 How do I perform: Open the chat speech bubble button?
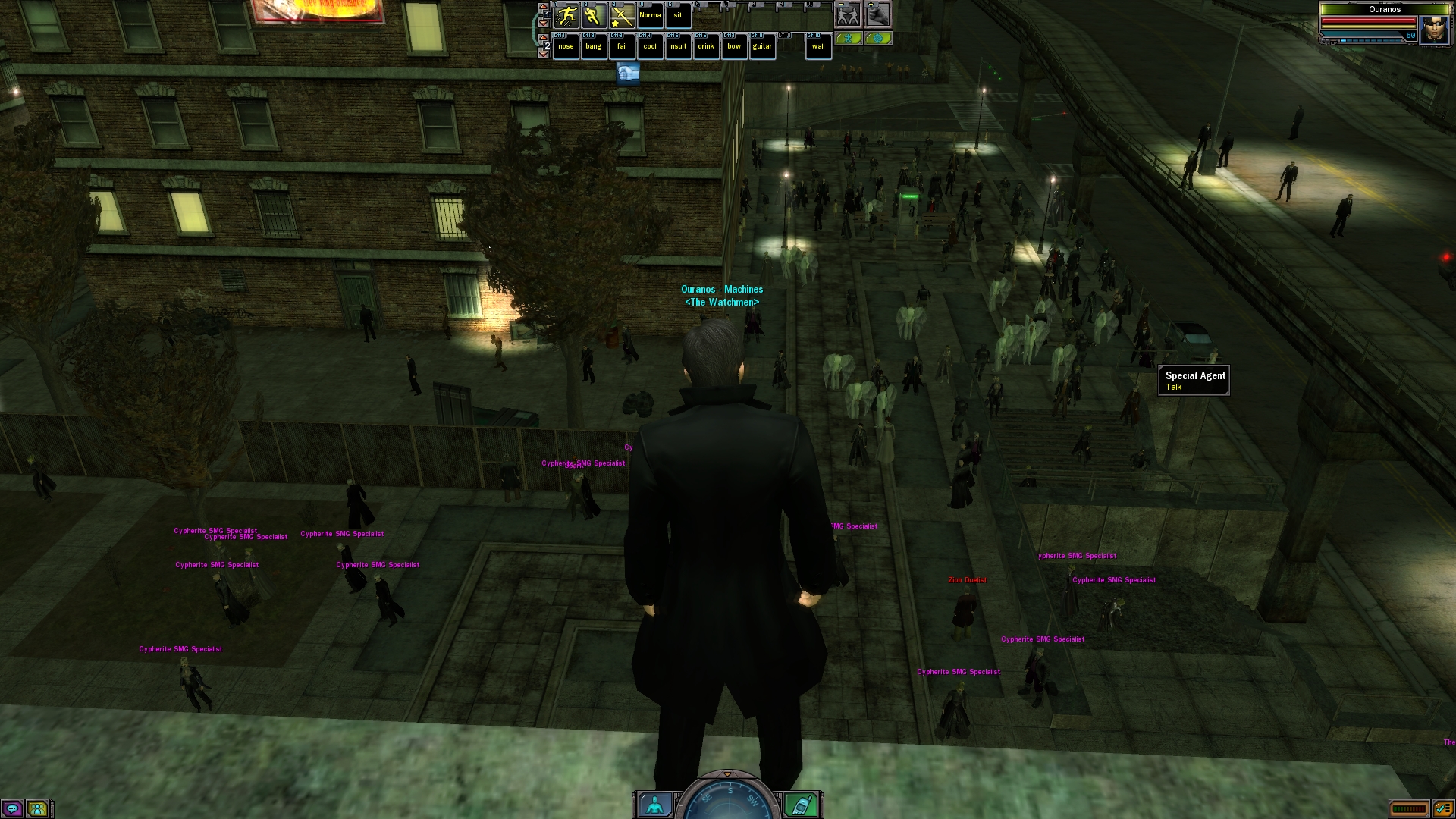[12, 808]
